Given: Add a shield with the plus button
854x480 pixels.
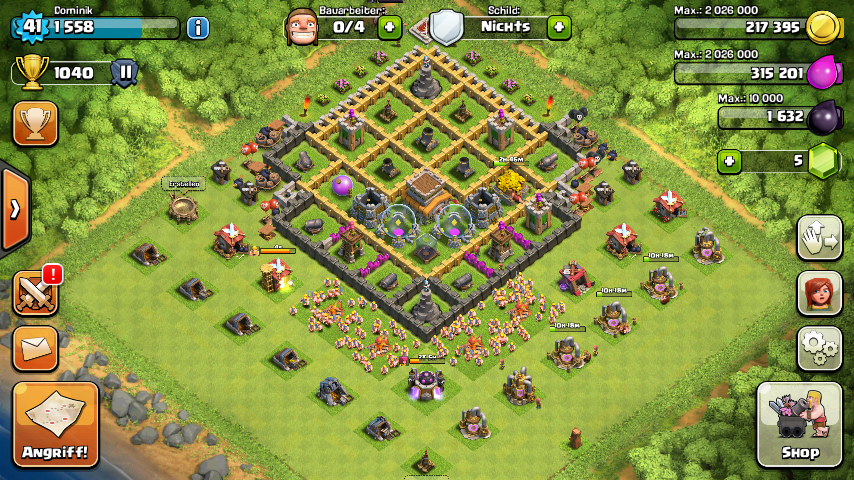Looking at the screenshot, I should 559,27.
